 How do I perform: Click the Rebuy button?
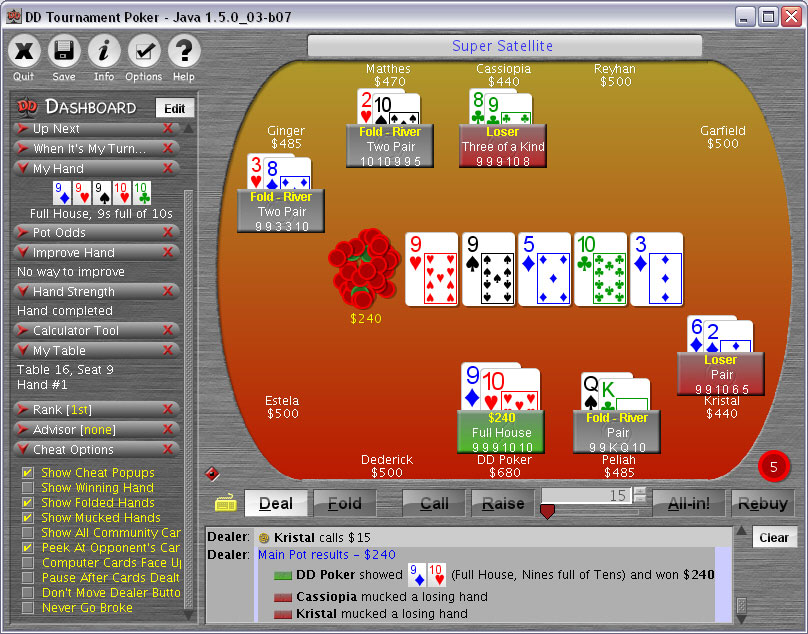tap(763, 503)
